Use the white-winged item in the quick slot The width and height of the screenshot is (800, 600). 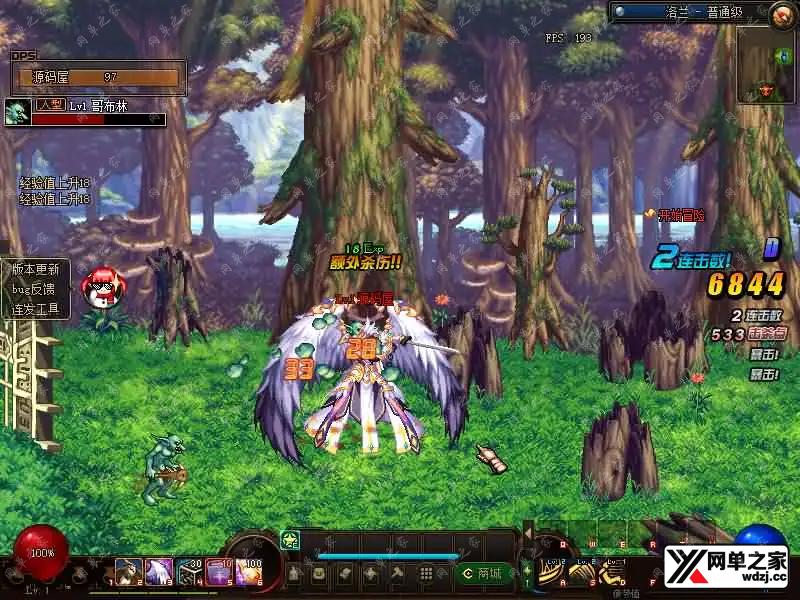(x=159, y=572)
